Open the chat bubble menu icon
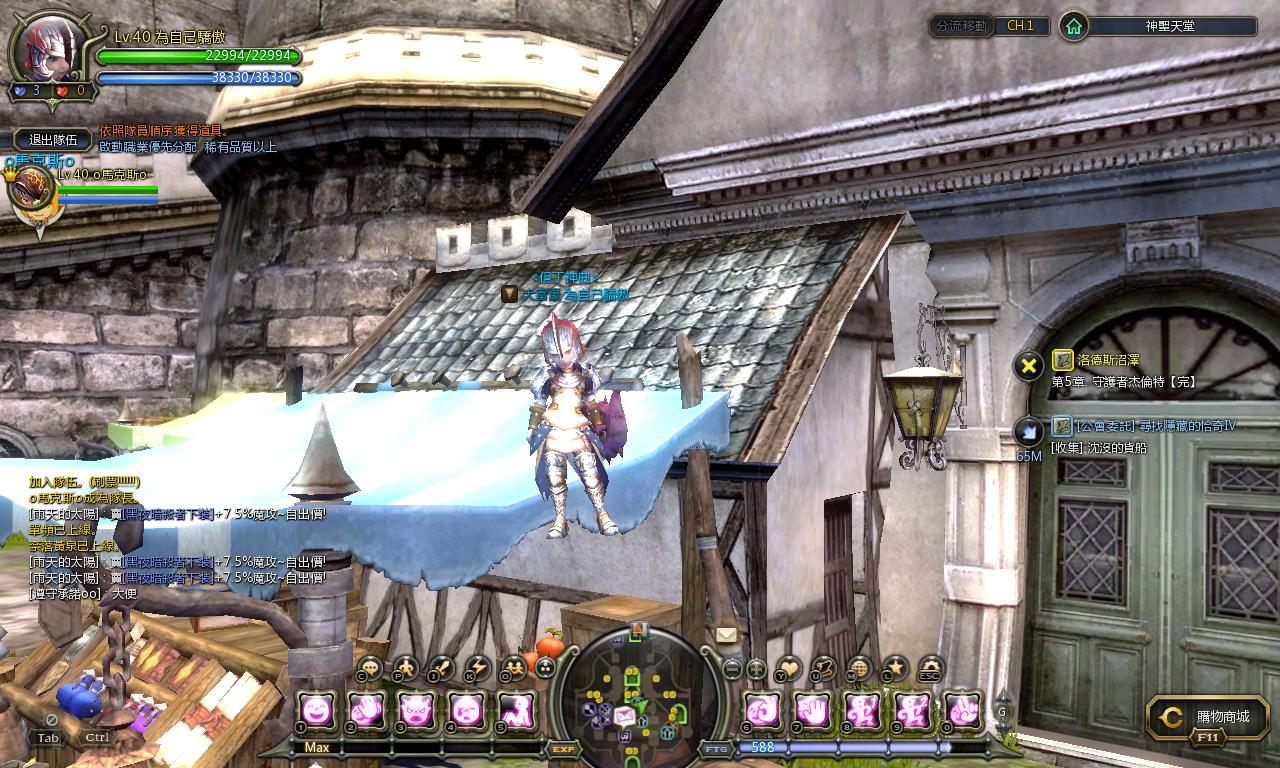Image resolution: width=1280 pixels, height=768 pixels. [370, 668]
